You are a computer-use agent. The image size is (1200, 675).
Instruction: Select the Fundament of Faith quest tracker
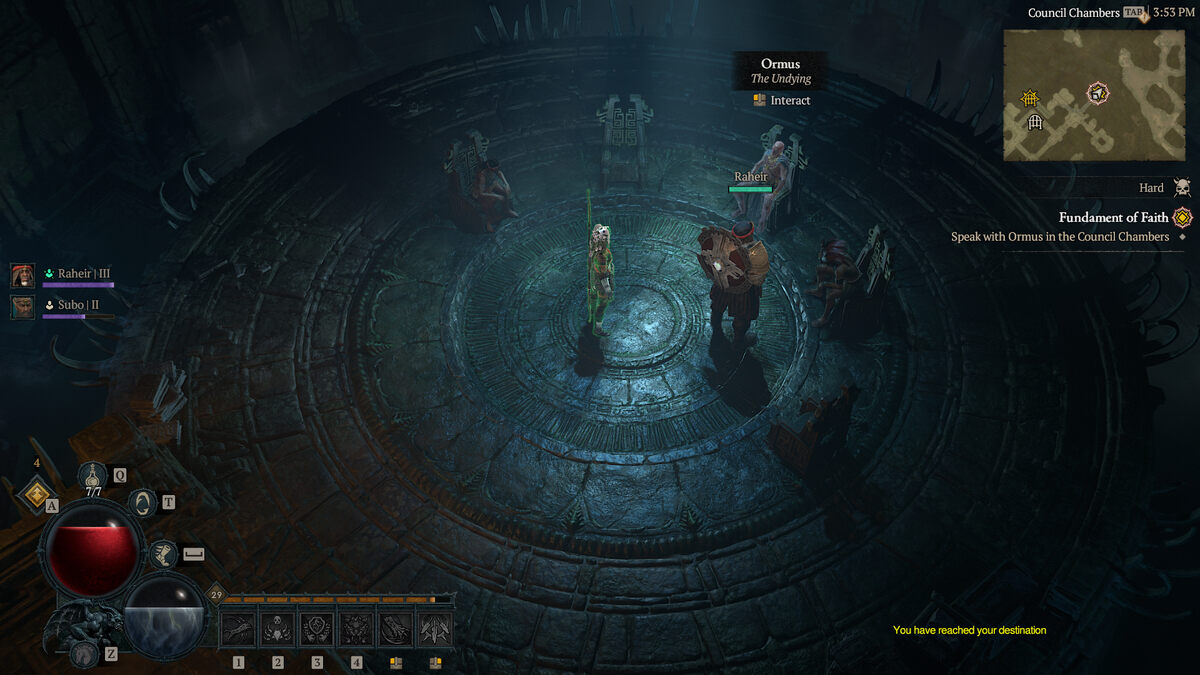coord(1113,218)
